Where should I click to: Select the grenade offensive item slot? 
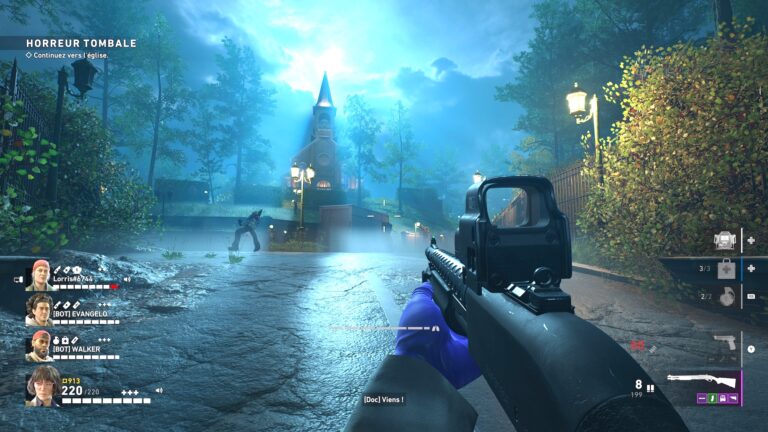(725, 296)
